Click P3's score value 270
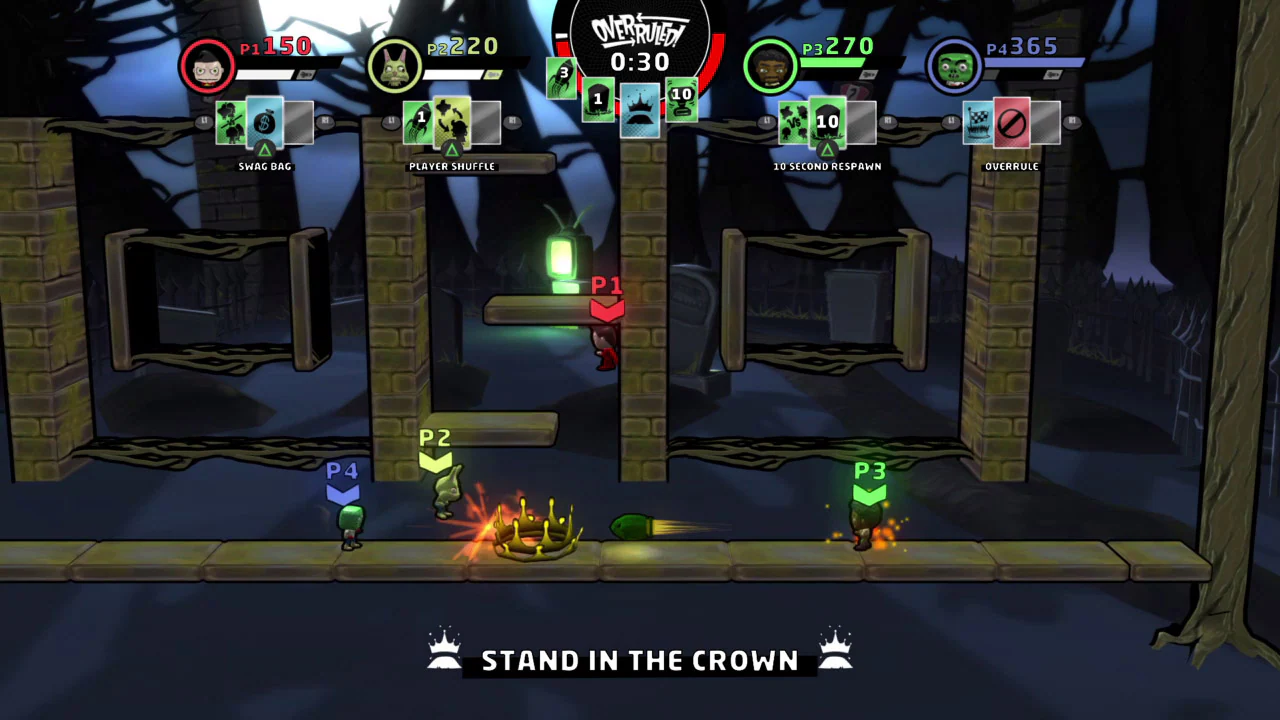This screenshot has width=1280, height=720. click(838, 45)
